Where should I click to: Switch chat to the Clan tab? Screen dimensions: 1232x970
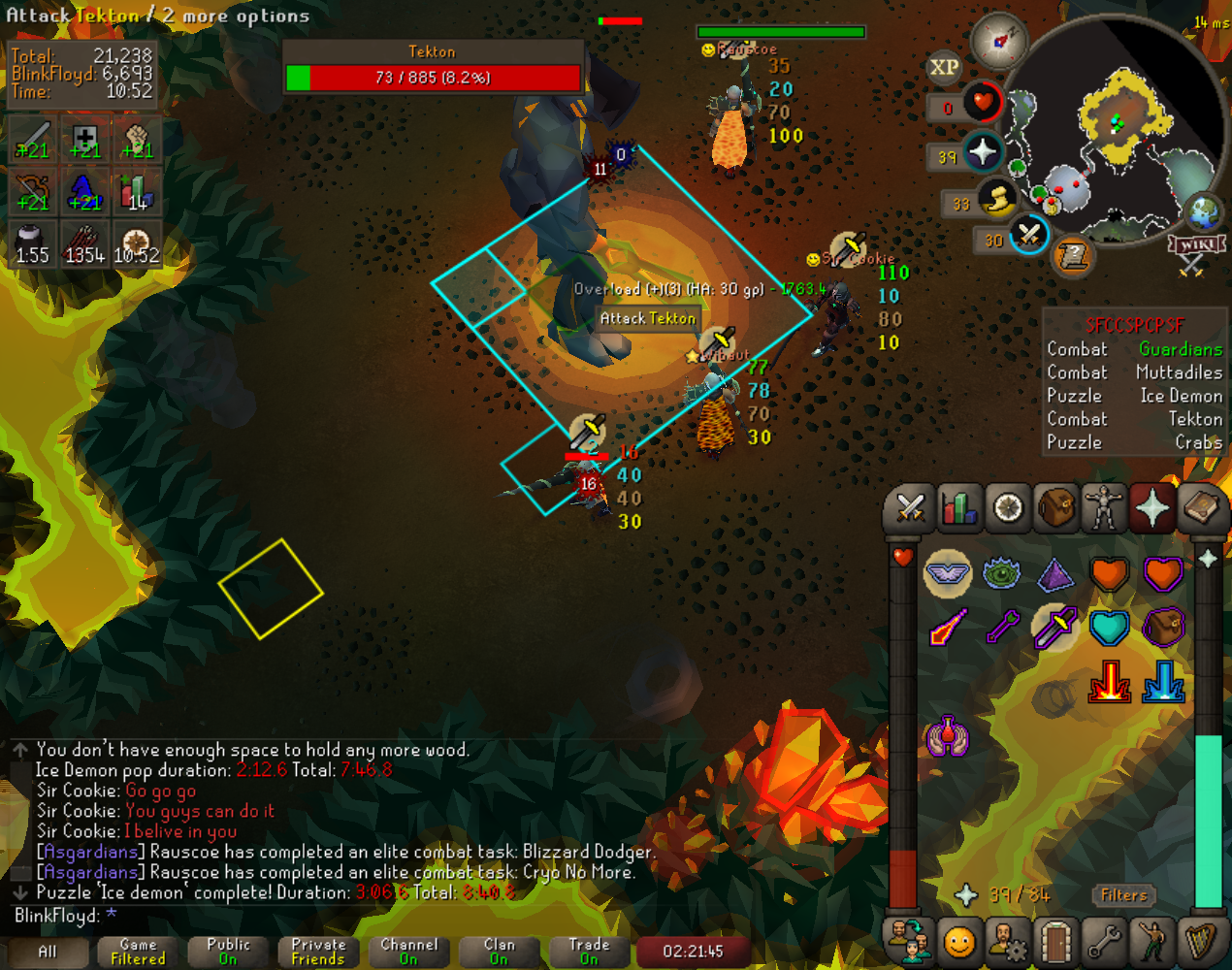point(499,952)
